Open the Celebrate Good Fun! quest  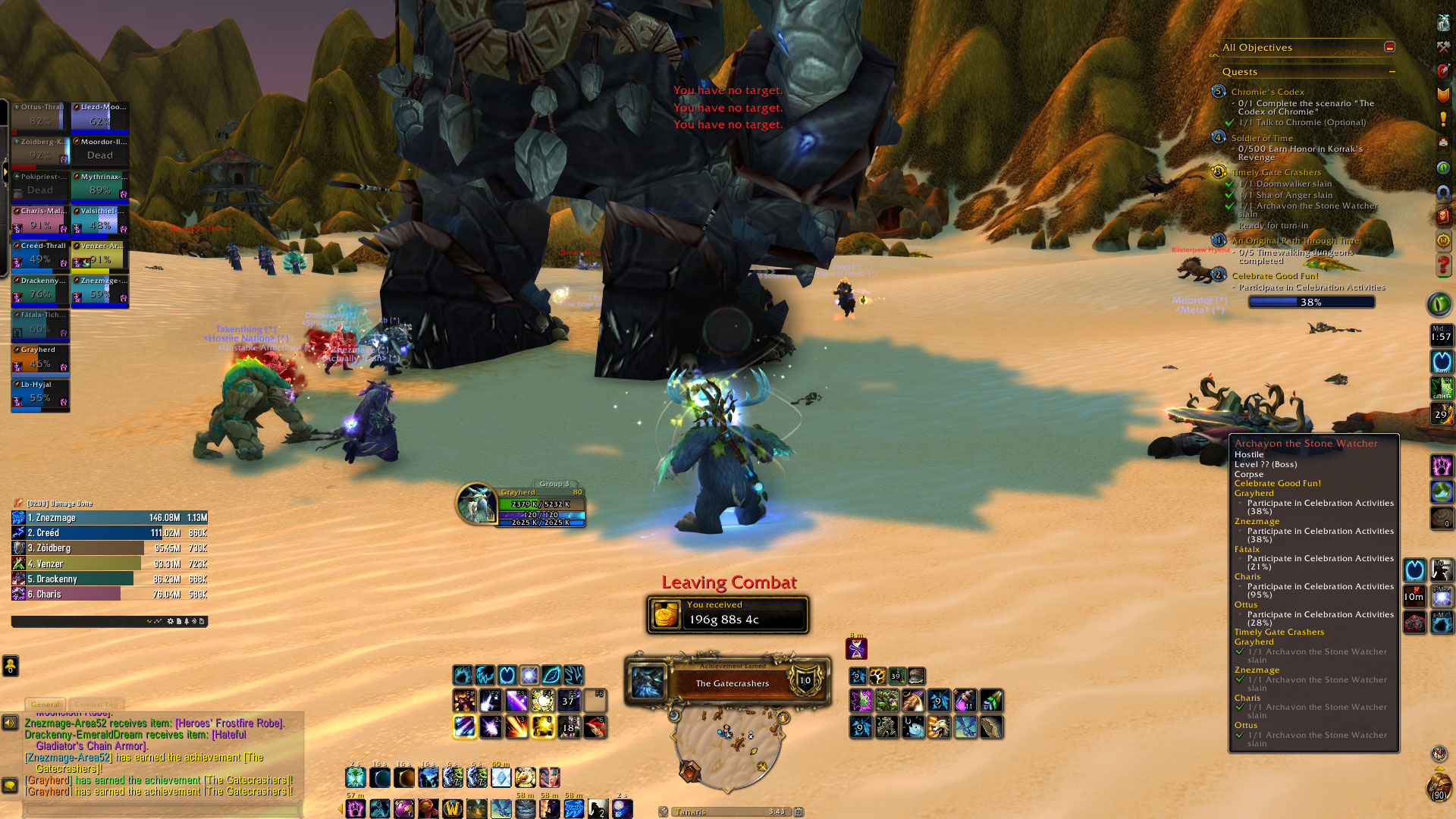click(1275, 276)
